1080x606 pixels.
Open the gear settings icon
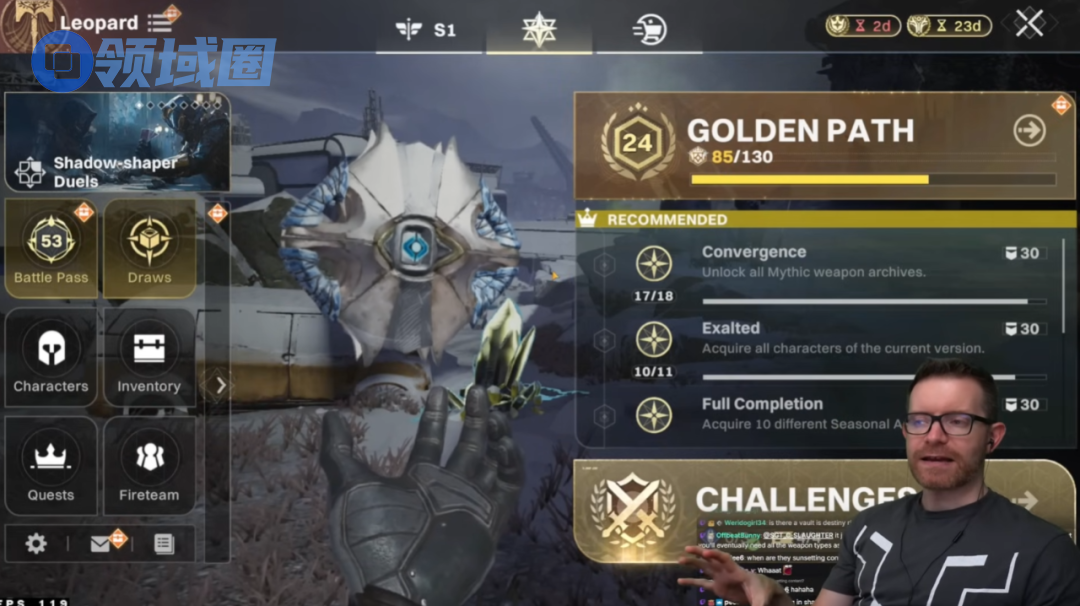[x=36, y=543]
